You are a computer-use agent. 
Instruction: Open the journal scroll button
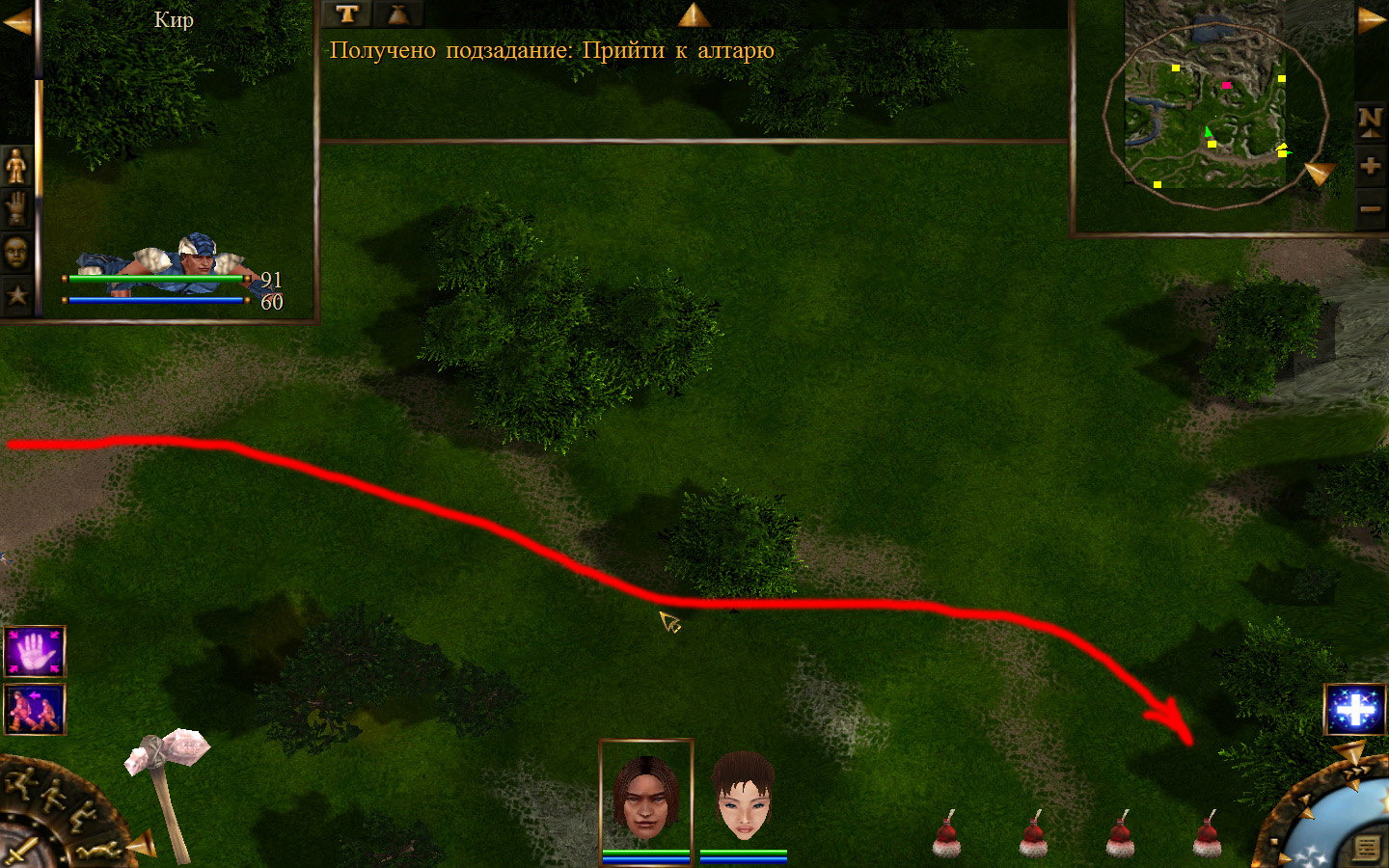pyautogui.click(x=1367, y=847)
